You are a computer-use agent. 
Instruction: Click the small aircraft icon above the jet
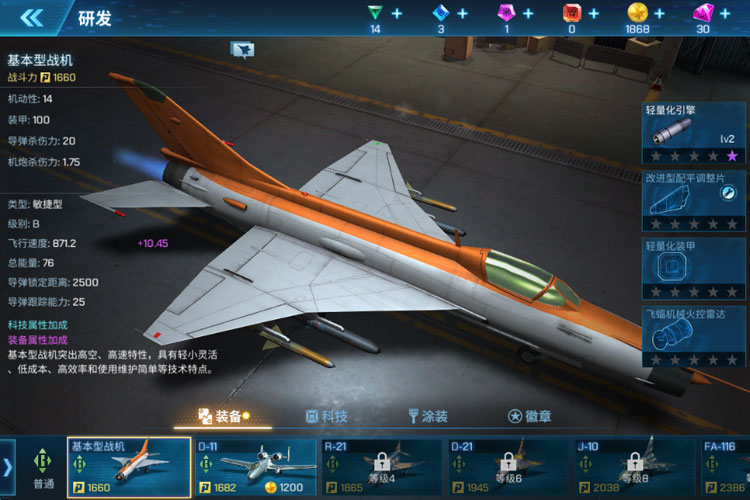[x=242, y=49]
